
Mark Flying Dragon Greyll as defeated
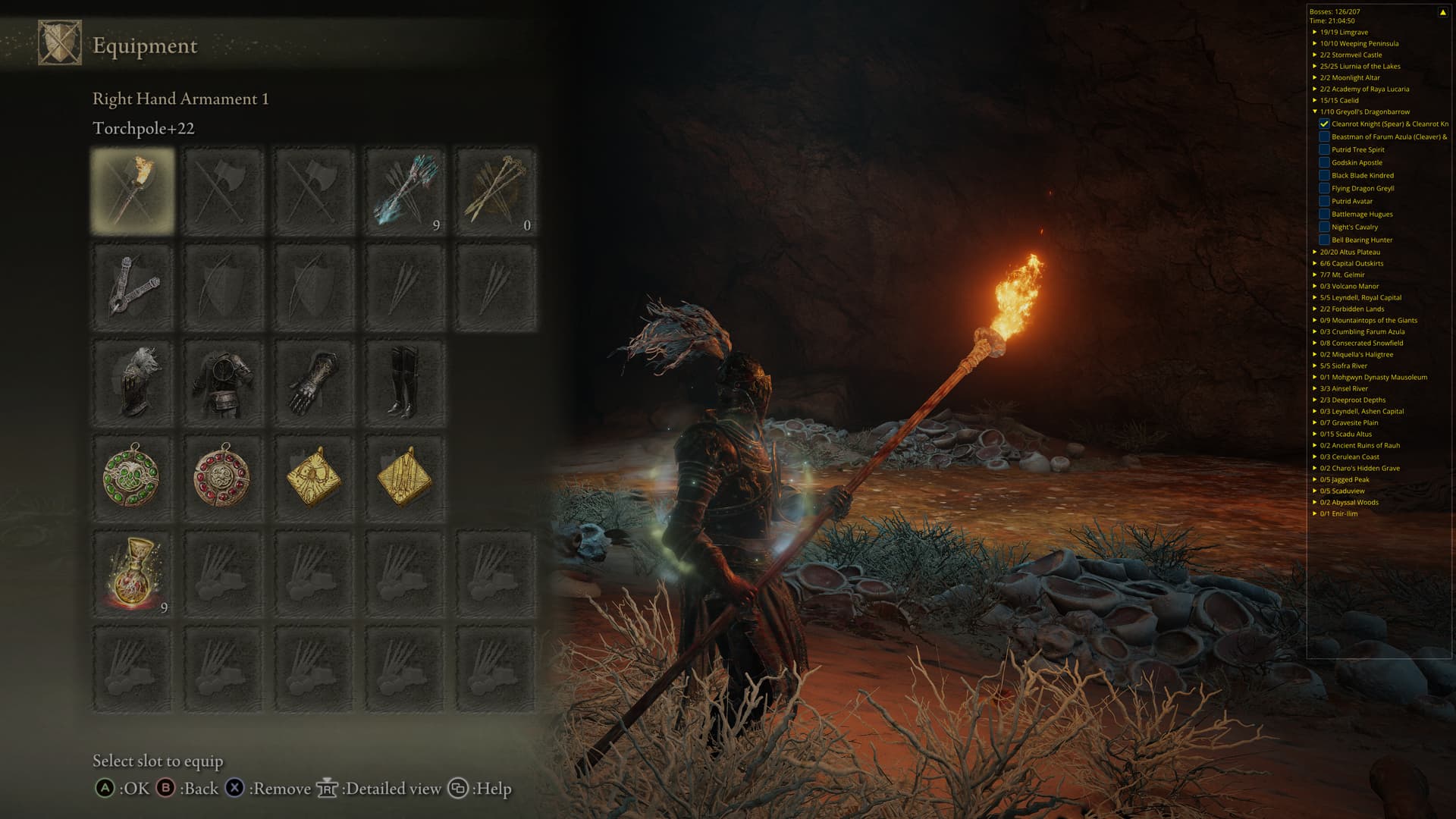tap(1324, 188)
